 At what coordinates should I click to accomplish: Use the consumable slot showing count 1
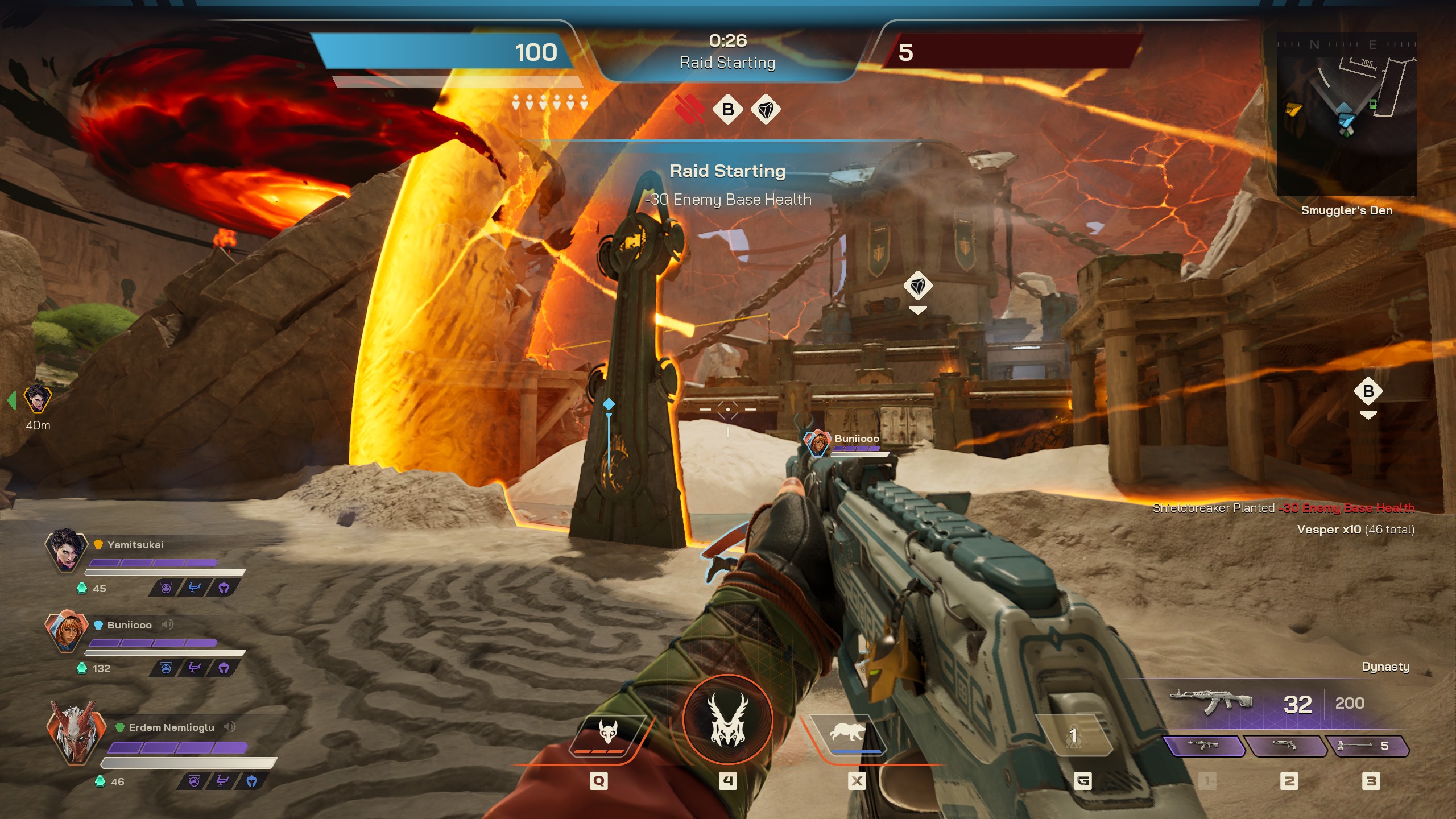pyautogui.click(x=1073, y=736)
